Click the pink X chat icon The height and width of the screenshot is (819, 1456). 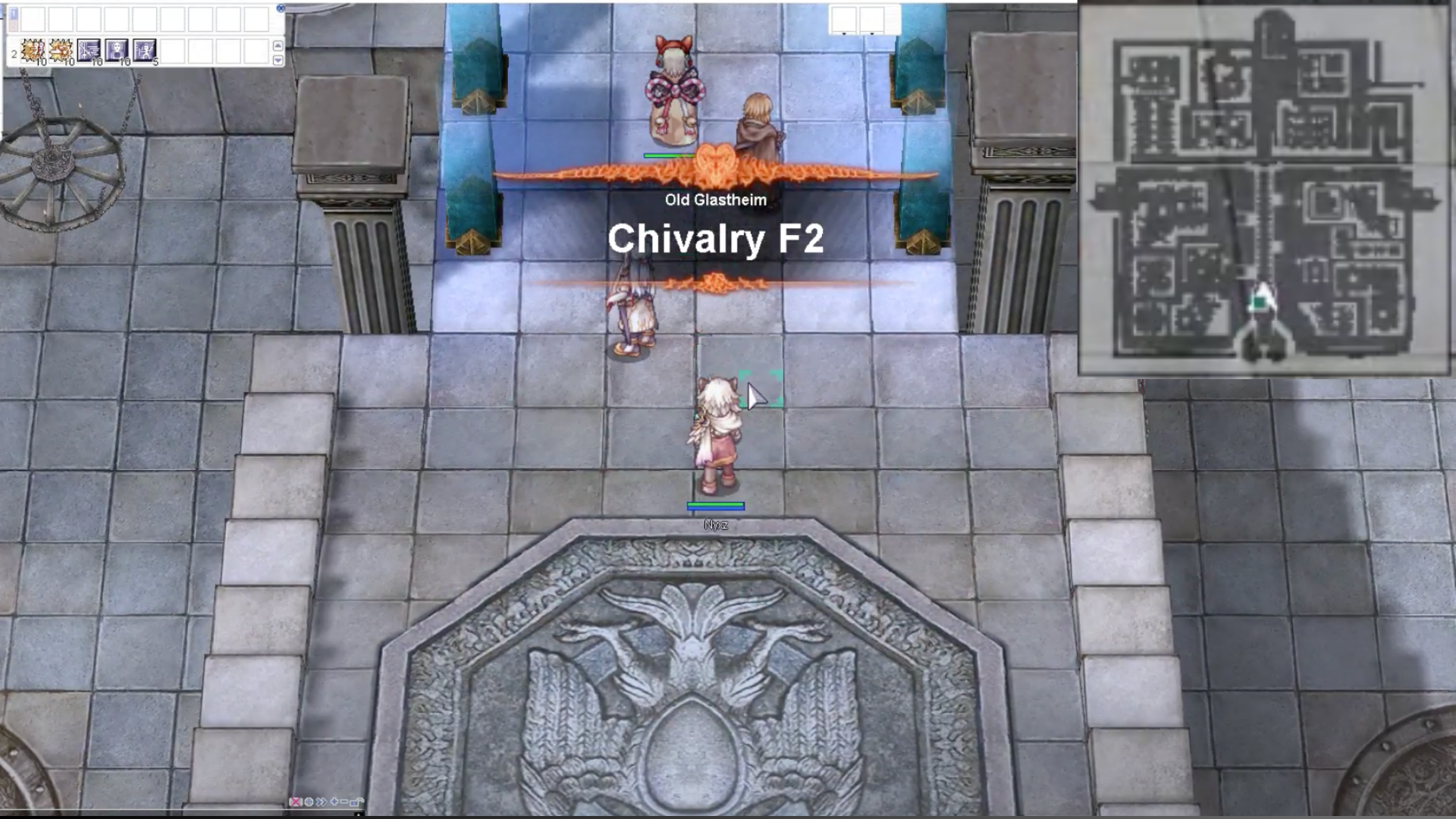[296, 802]
